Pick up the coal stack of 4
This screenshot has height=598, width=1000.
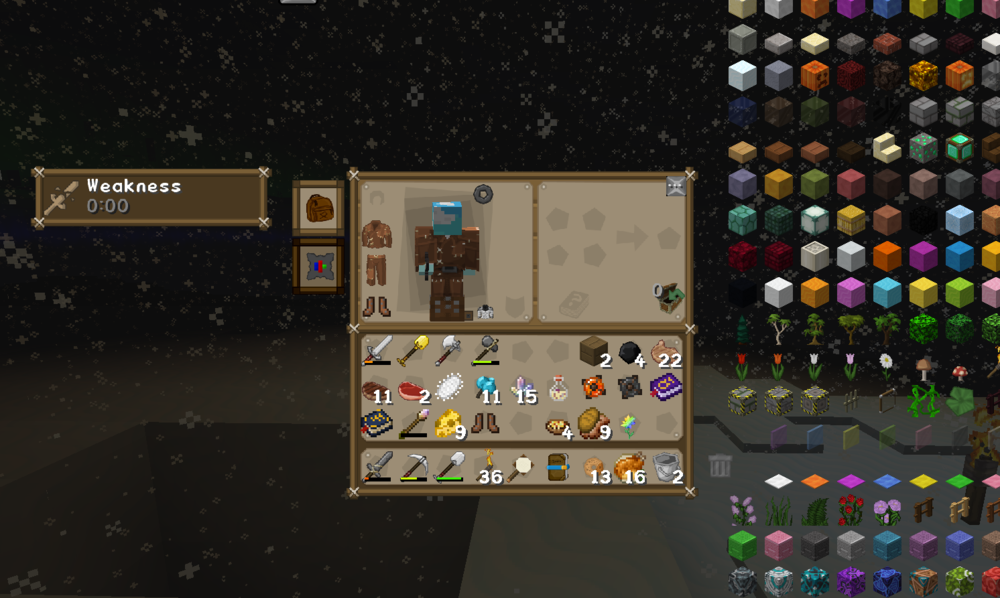point(630,352)
